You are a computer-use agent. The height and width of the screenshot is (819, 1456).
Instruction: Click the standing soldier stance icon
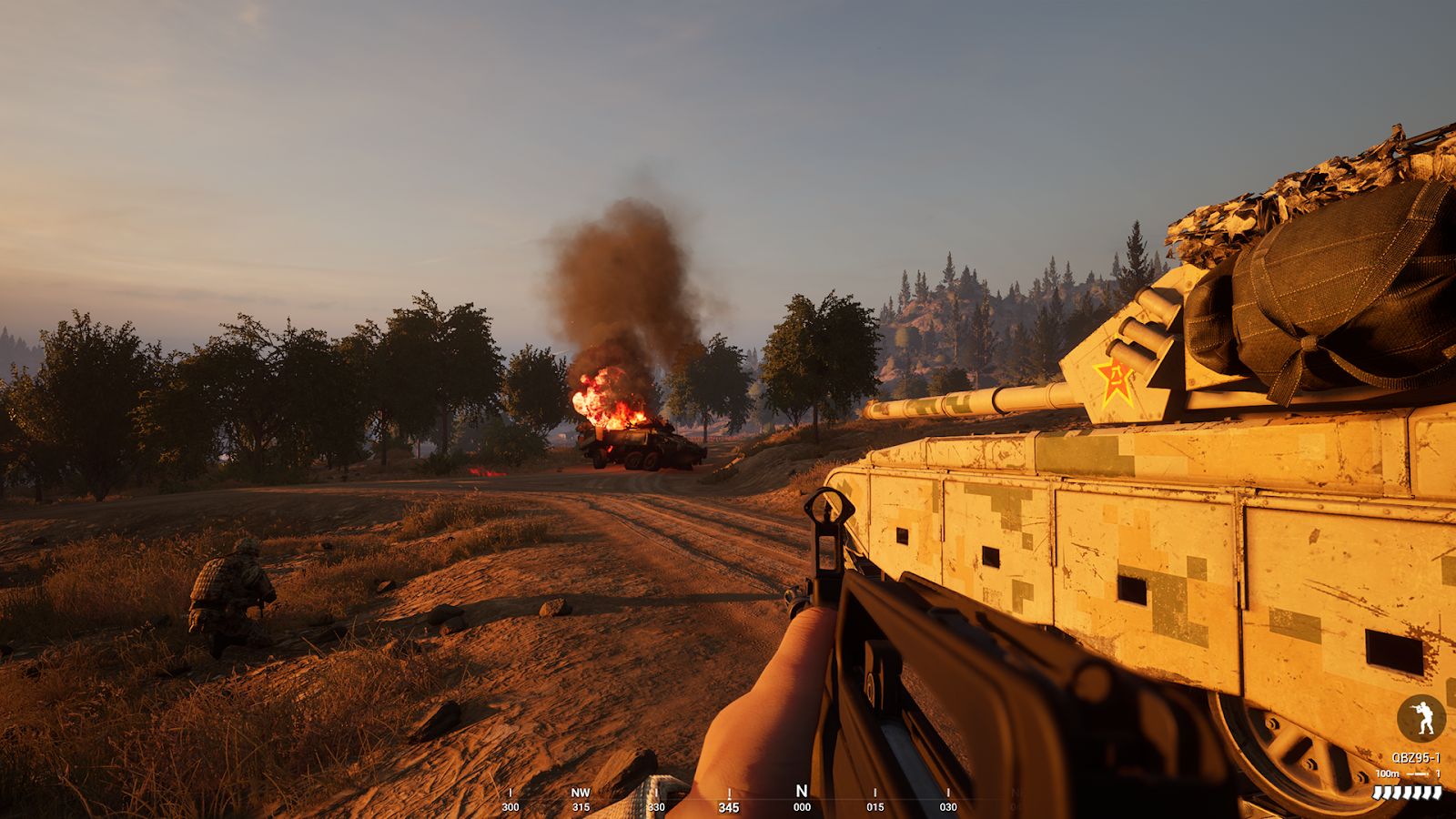point(1421,719)
